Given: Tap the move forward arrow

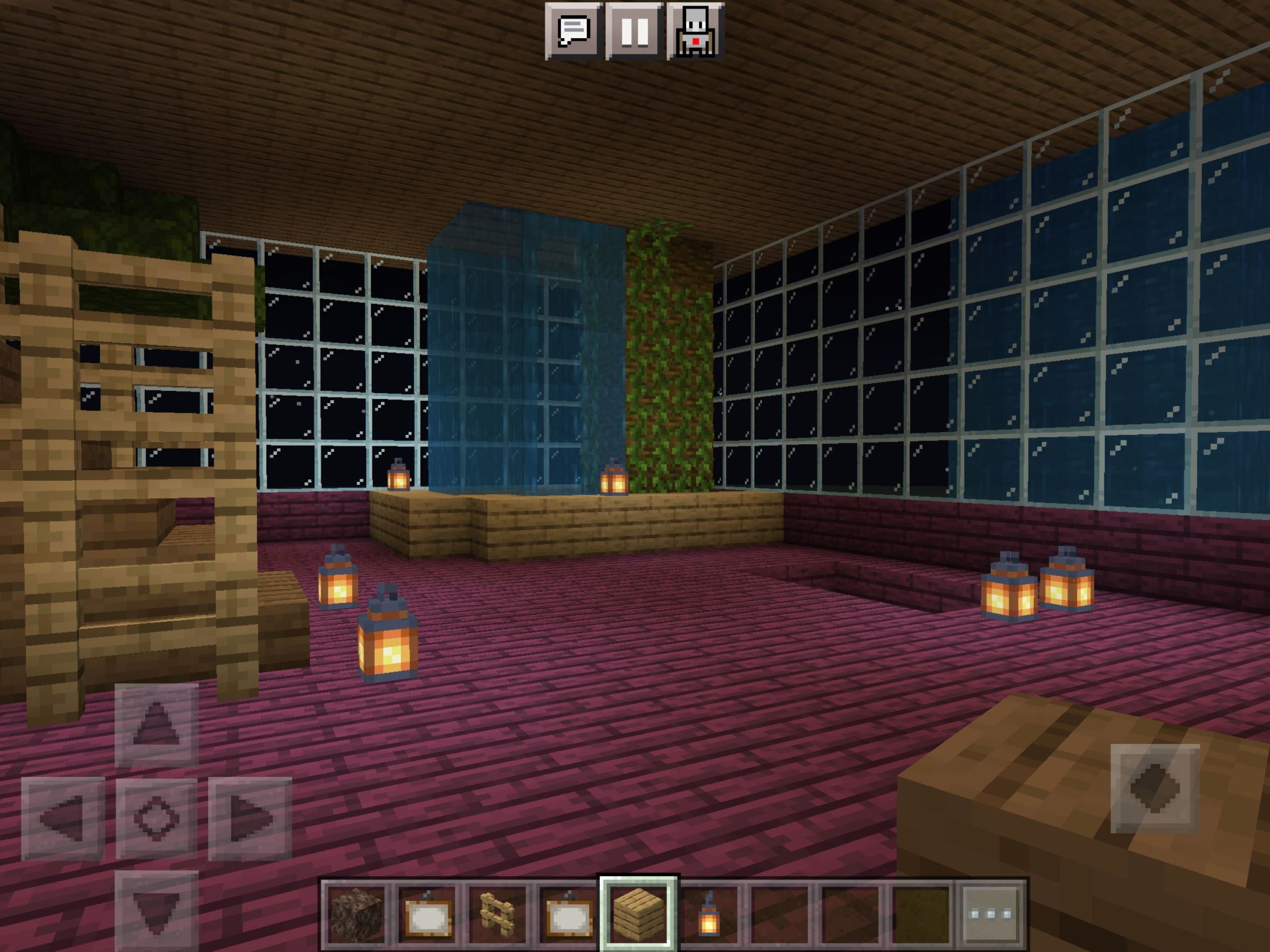Looking at the screenshot, I should [x=156, y=725].
